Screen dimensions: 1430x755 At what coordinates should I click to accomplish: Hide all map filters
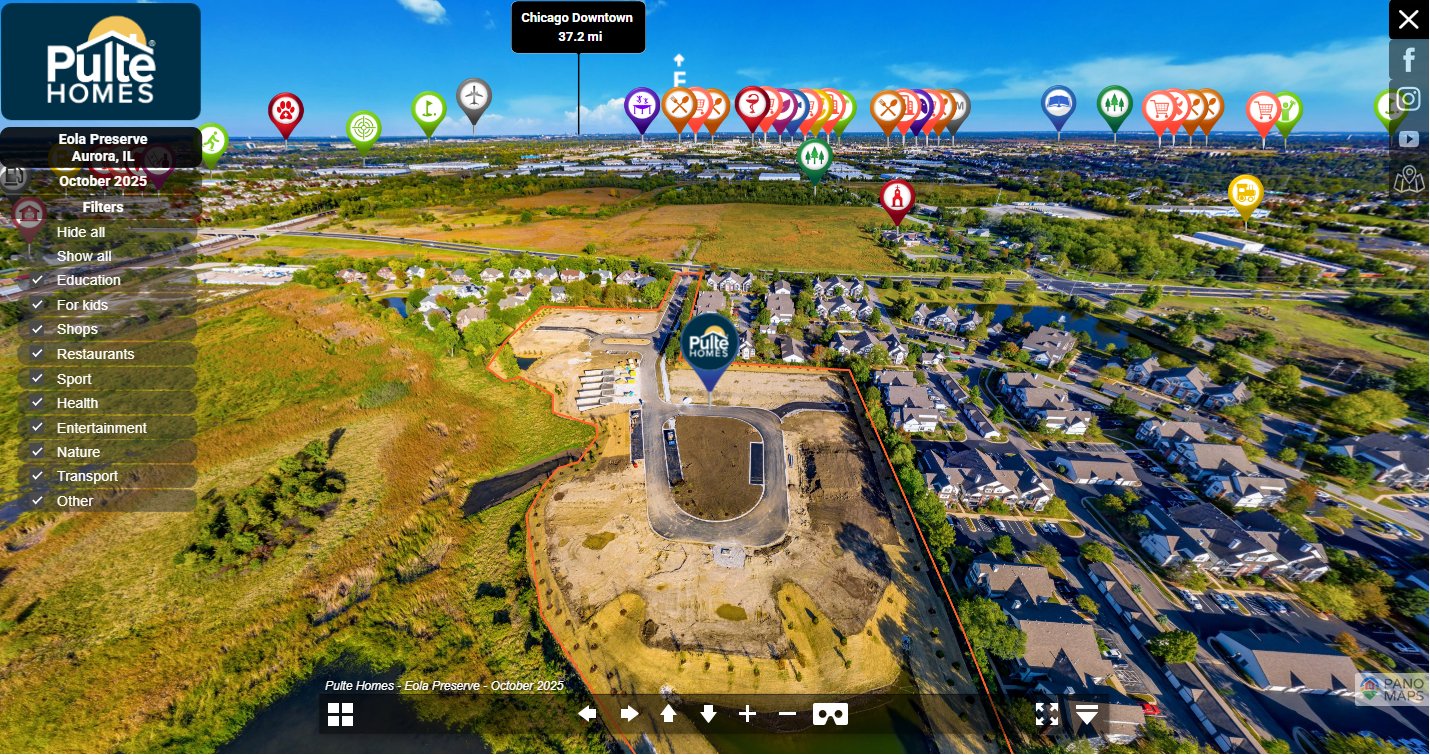coord(80,232)
